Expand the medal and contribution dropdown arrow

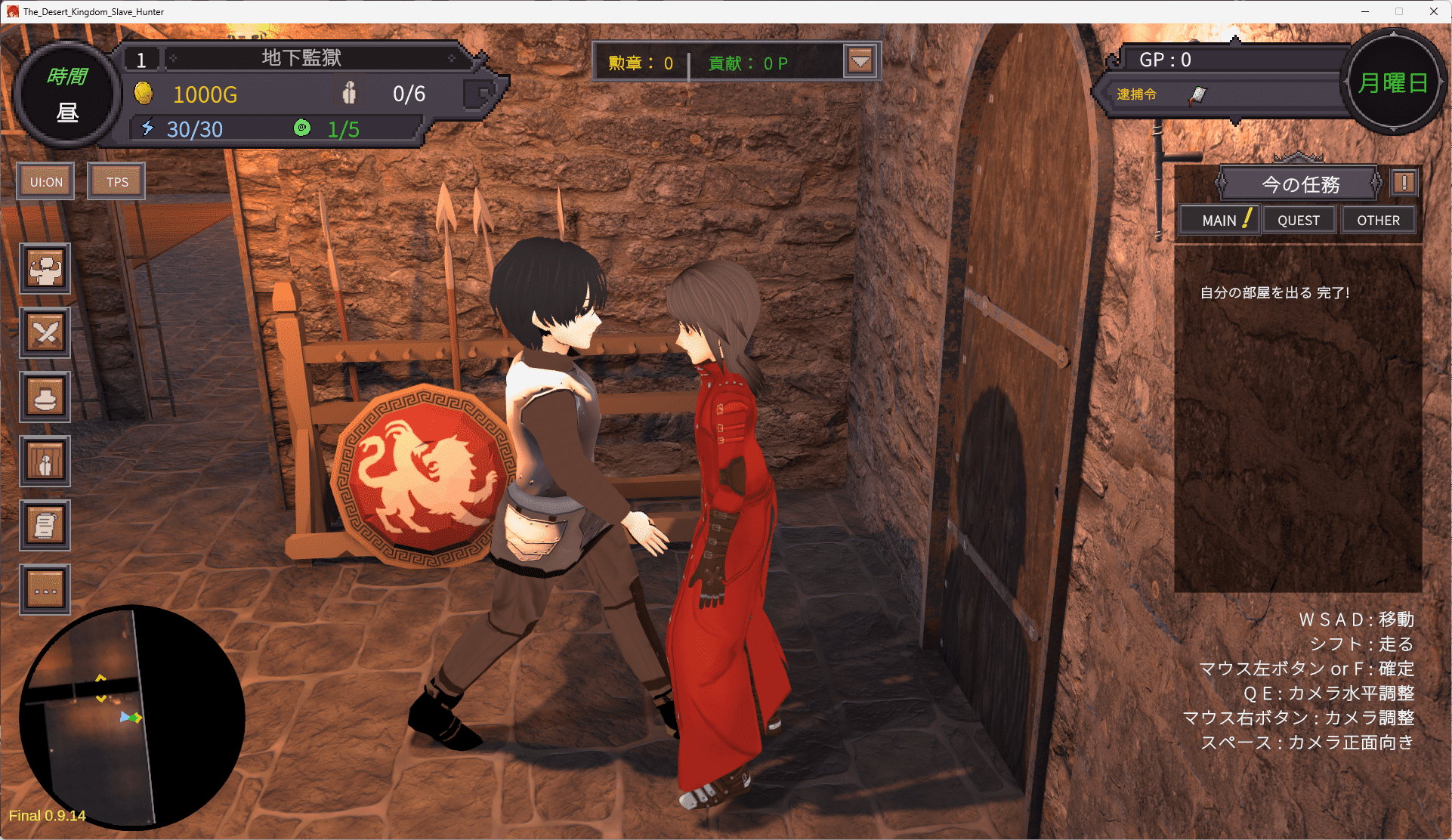point(860,61)
